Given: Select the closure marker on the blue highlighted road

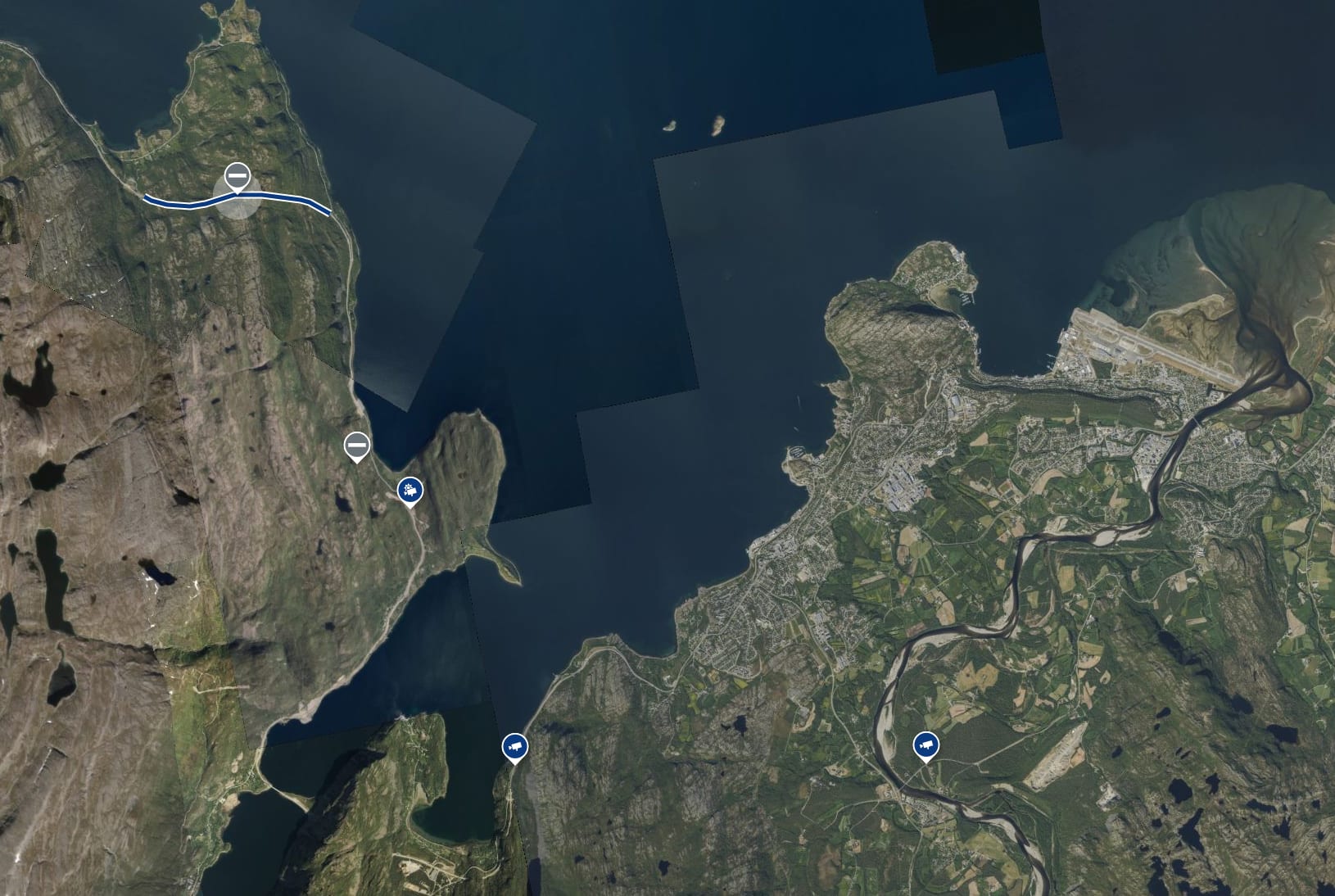Looking at the screenshot, I should pos(238,176).
